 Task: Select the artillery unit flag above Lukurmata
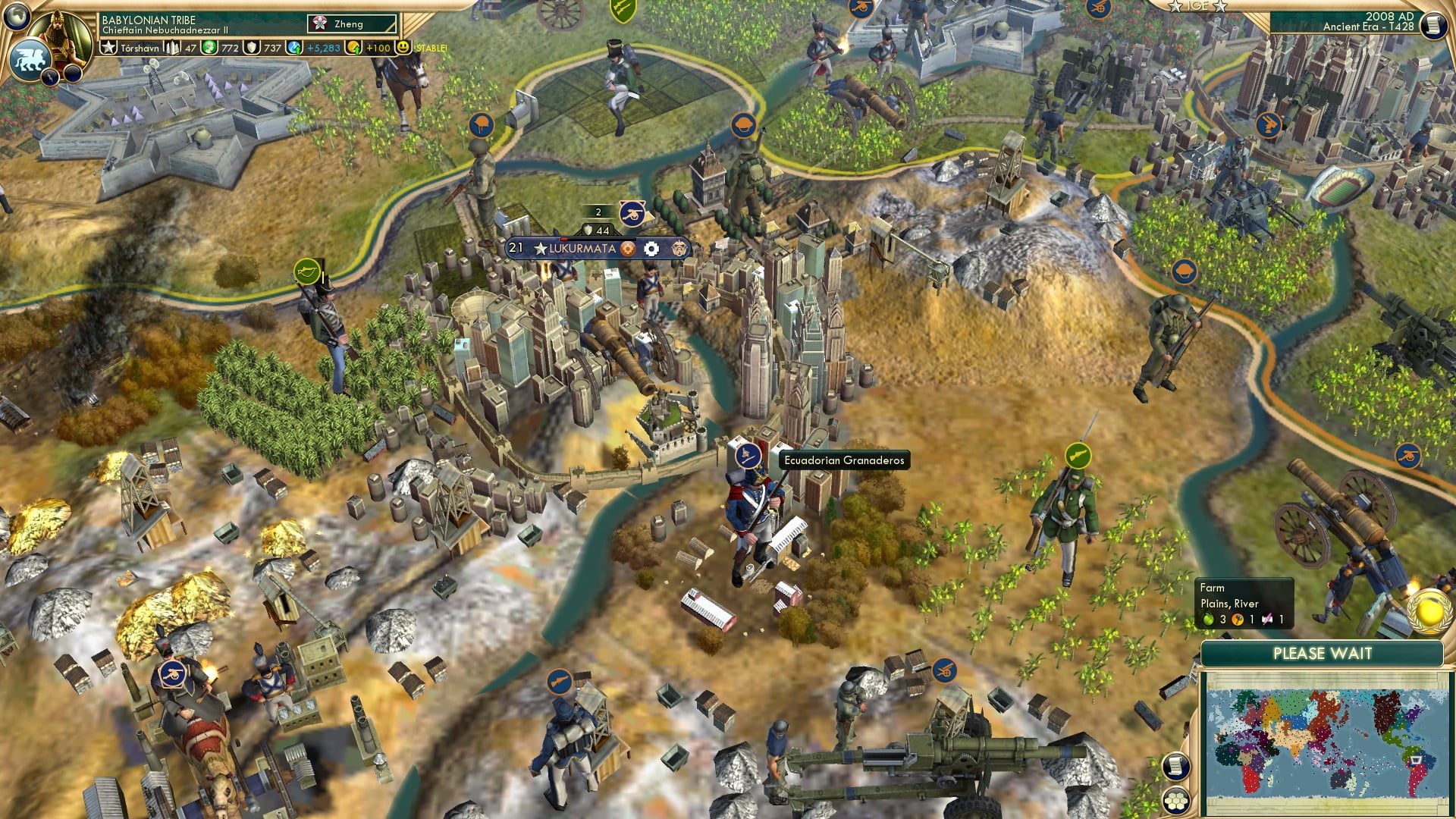632,213
